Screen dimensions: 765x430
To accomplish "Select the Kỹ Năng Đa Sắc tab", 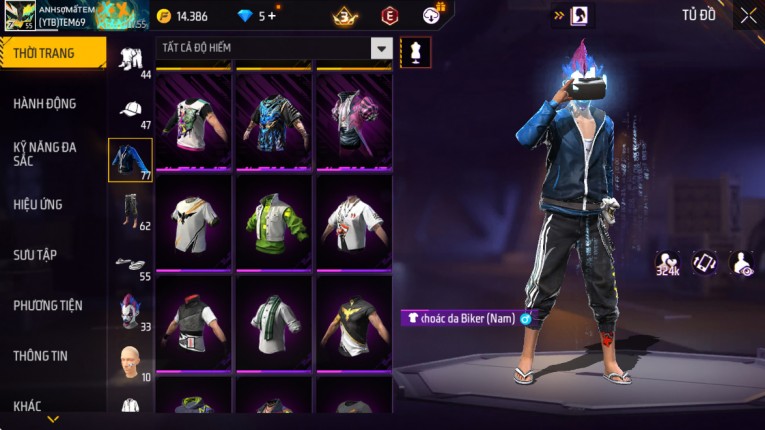I will (x=45, y=153).
